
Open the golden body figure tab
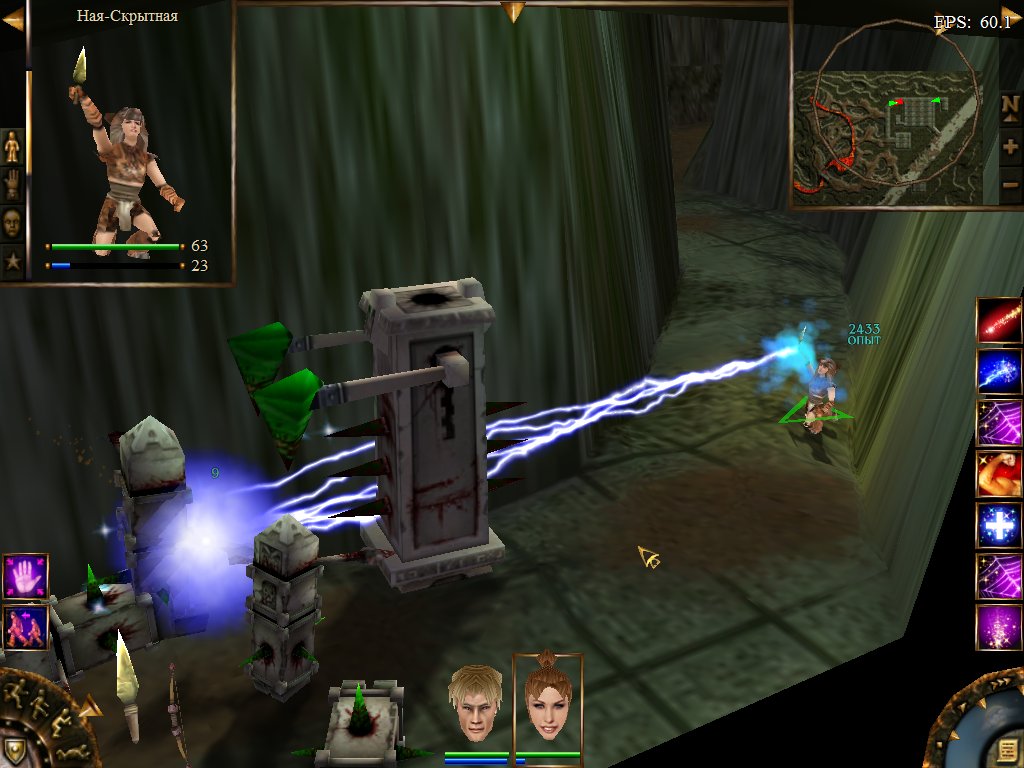12,146
